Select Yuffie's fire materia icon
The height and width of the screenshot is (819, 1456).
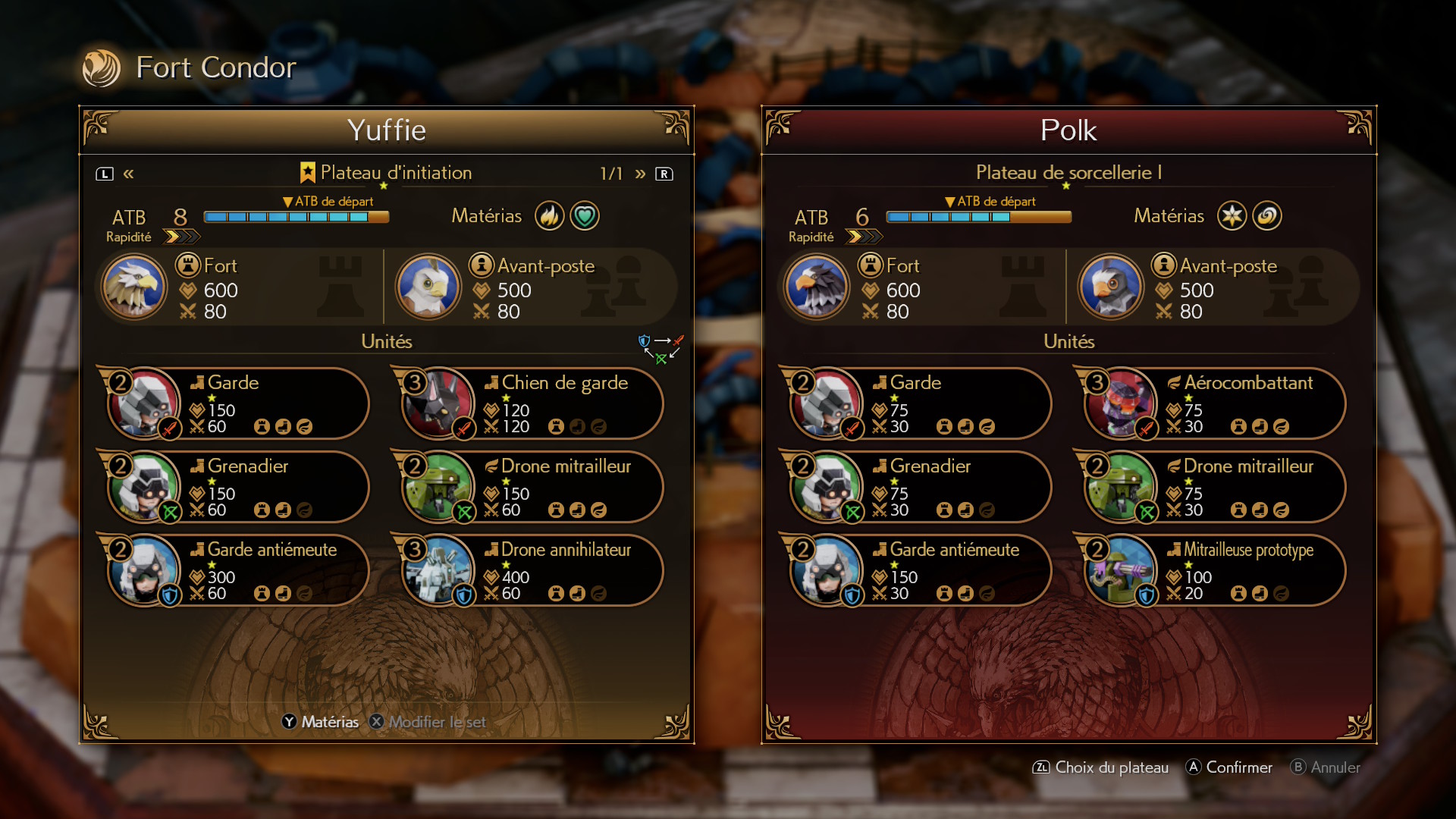coord(549,216)
